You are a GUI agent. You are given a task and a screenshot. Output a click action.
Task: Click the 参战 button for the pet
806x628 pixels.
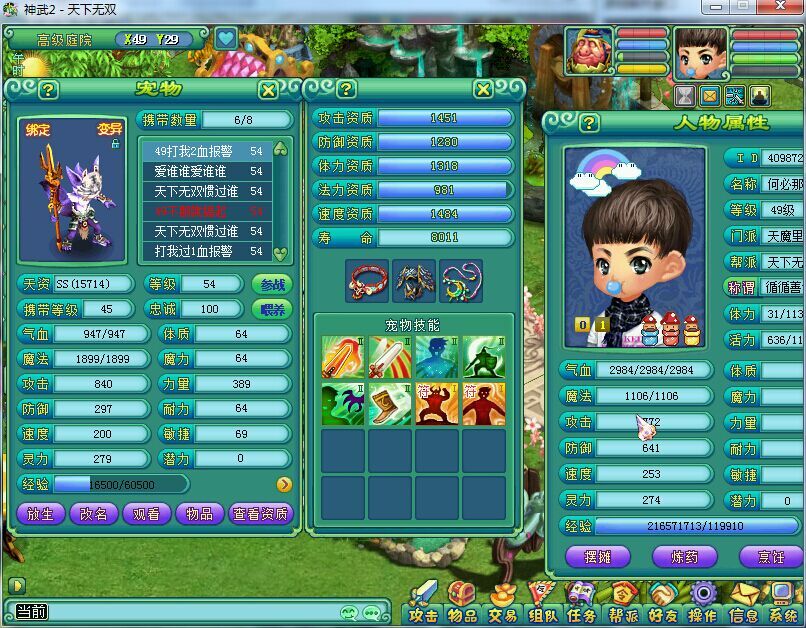[x=271, y=284]
